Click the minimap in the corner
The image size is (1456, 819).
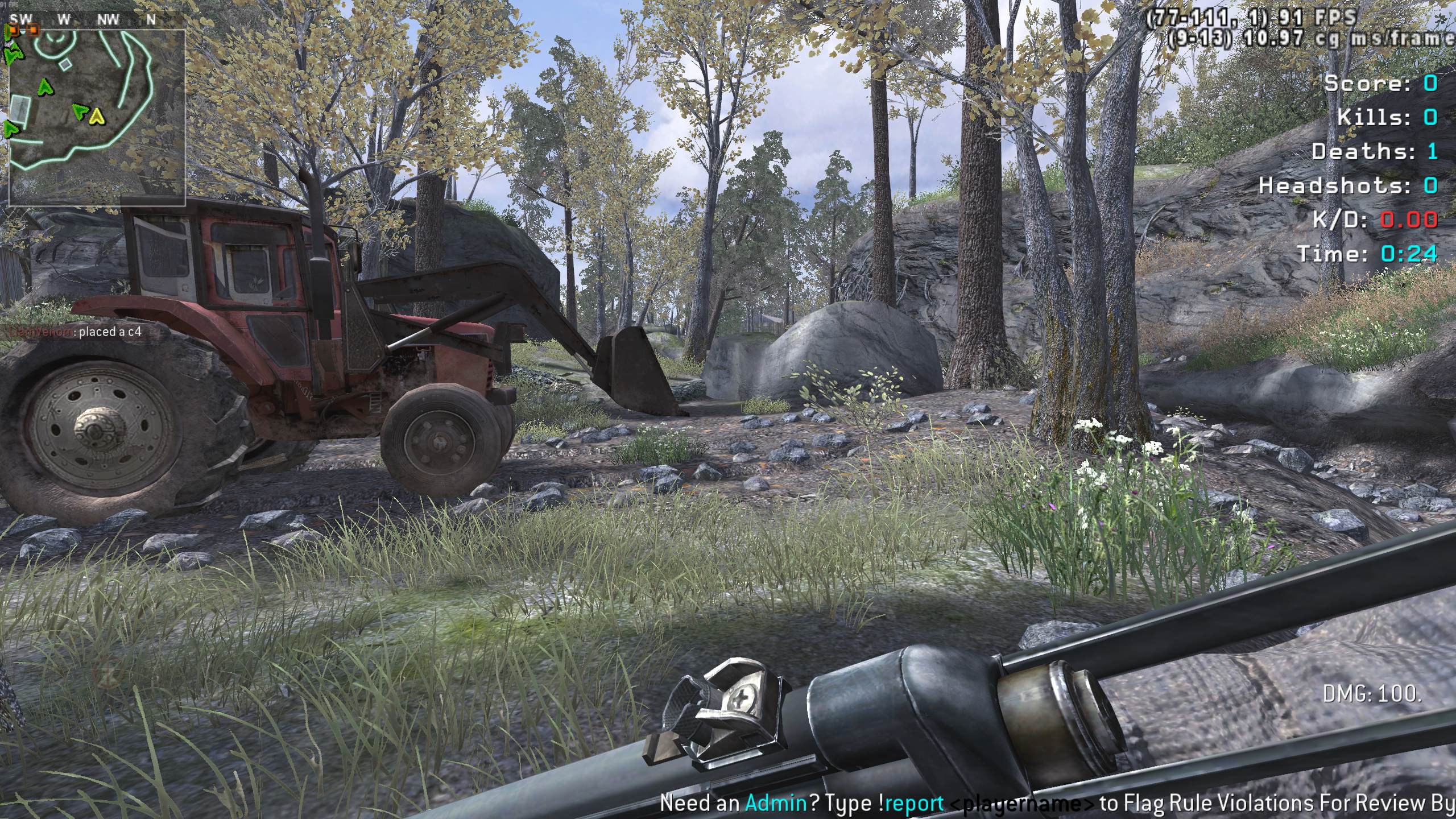(x=97, y=117)
